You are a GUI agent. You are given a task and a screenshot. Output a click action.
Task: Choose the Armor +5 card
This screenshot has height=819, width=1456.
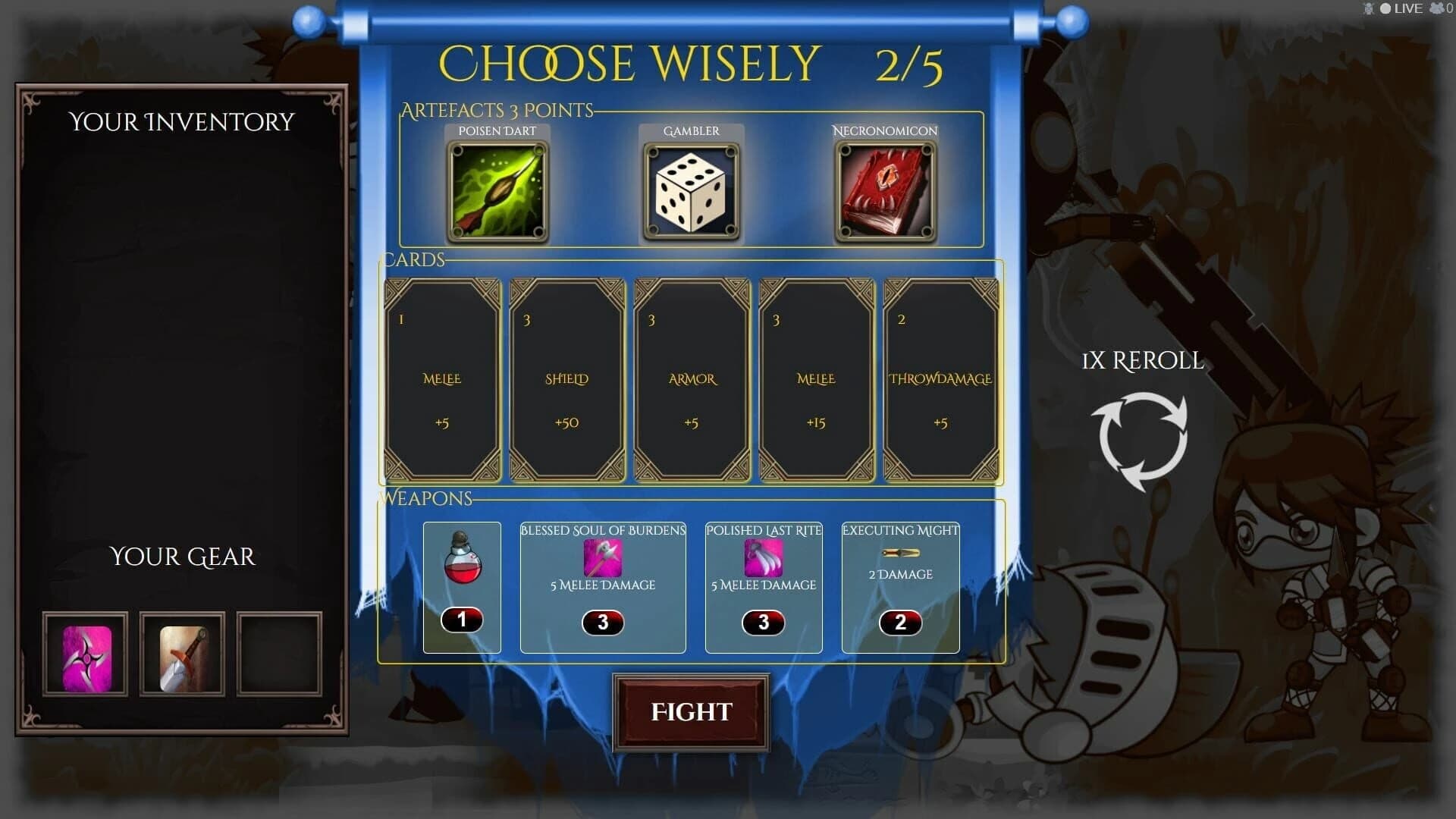pos(691,379)
